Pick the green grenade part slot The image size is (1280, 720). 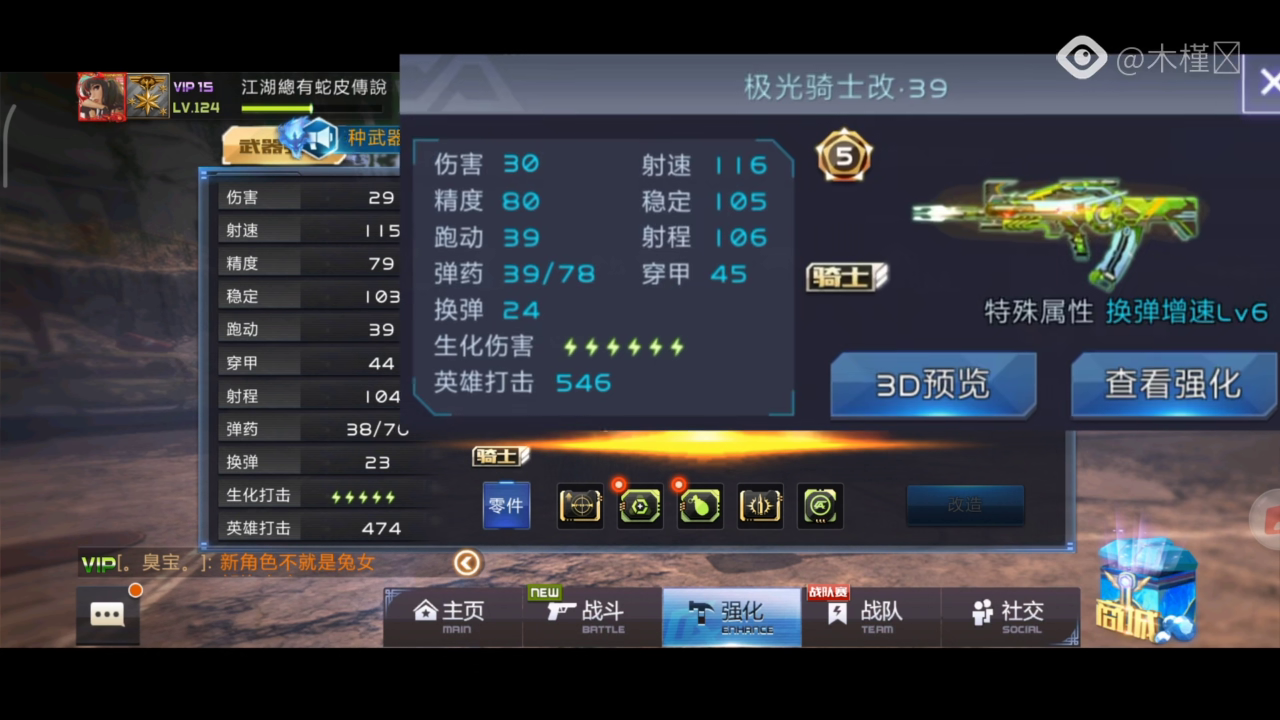[x=700, y=506]
